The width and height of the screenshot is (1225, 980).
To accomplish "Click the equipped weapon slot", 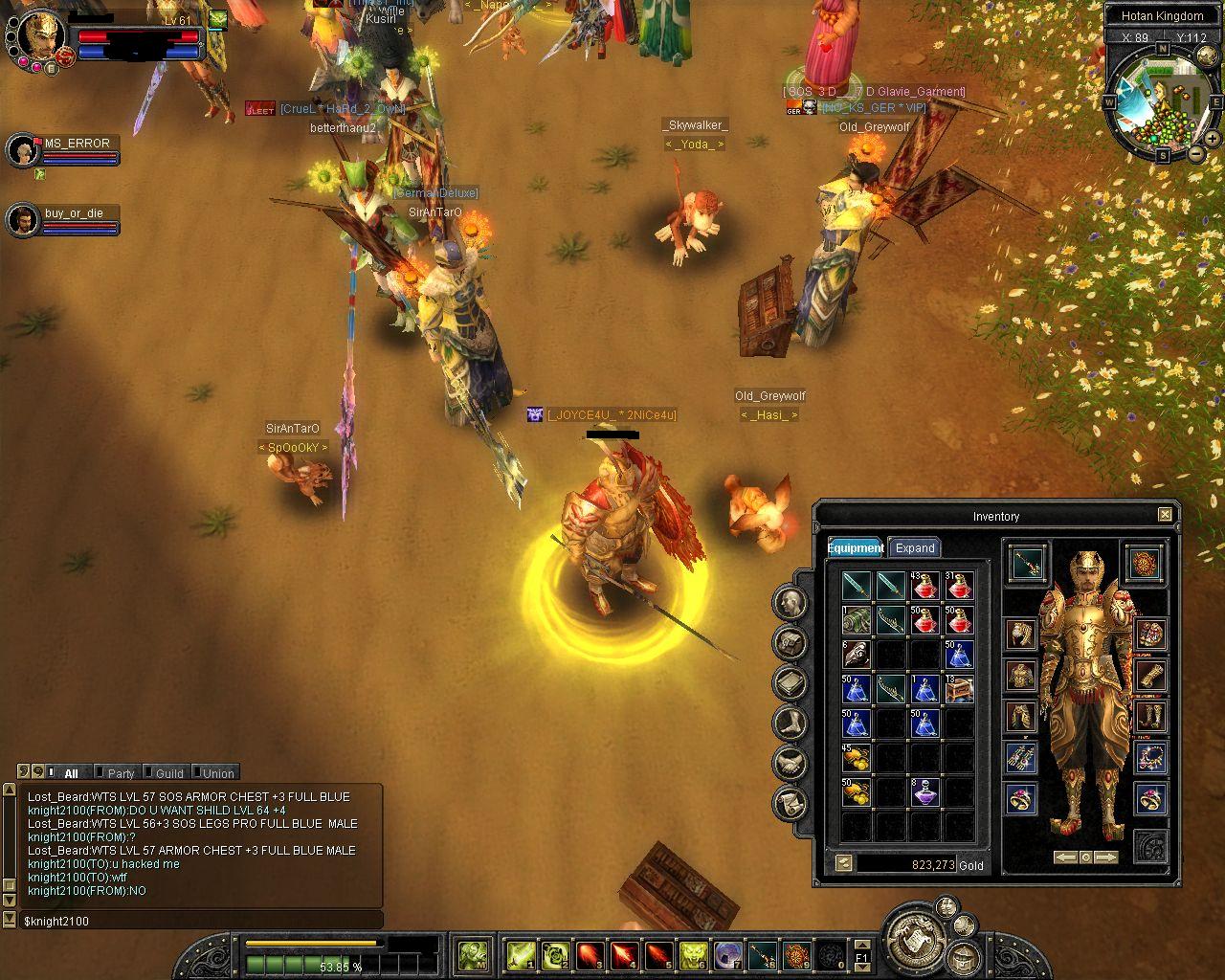I will [x=1029, y=563].
